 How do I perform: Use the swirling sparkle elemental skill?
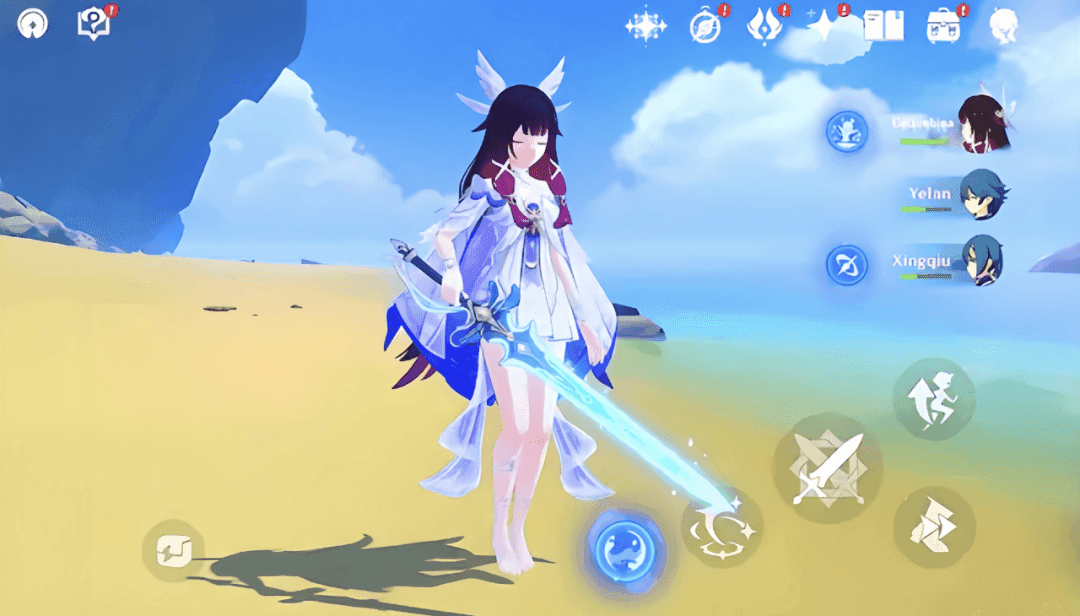pos(722,527)
